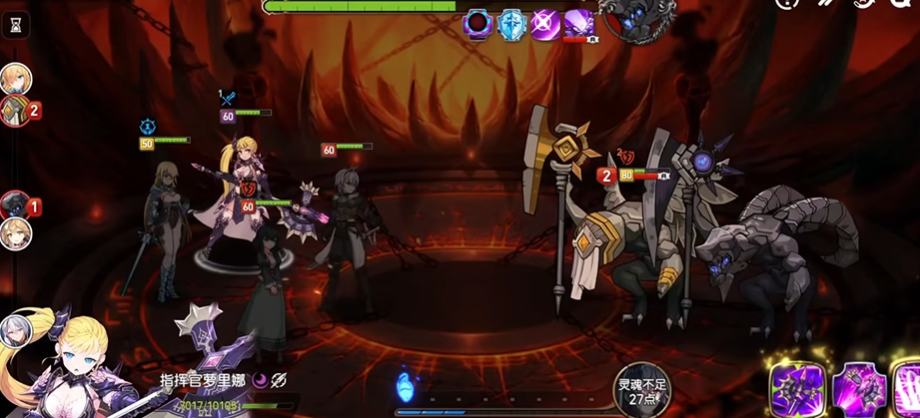Toggle the fast-forward speed button

[x=828, y=4]
